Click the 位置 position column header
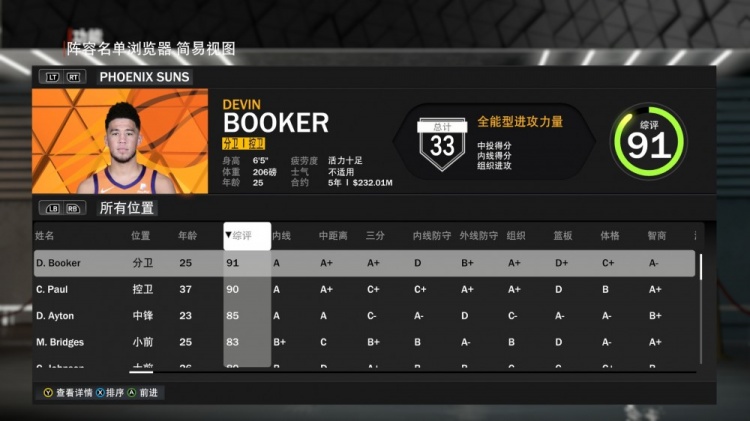 (x=141, y=236)
